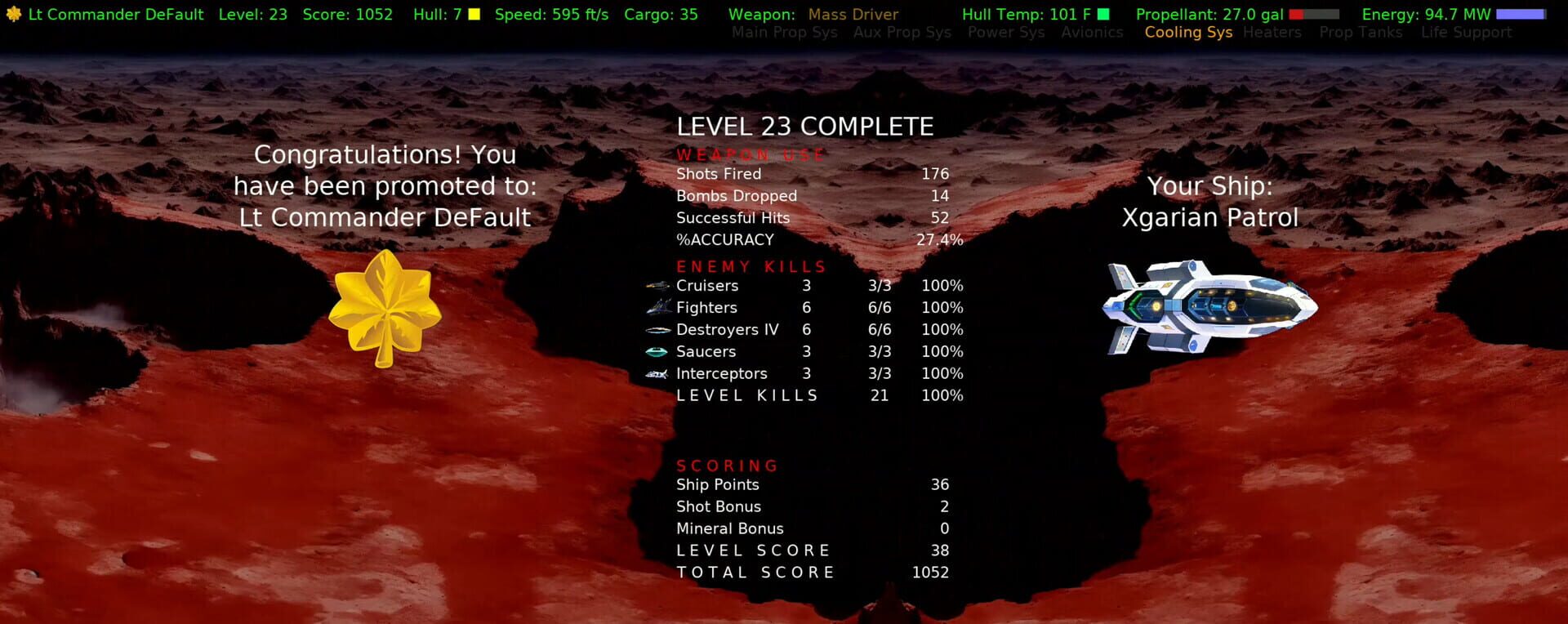Select the Interceptors ship icon
1568x624 pixels.
coord(658,373)
